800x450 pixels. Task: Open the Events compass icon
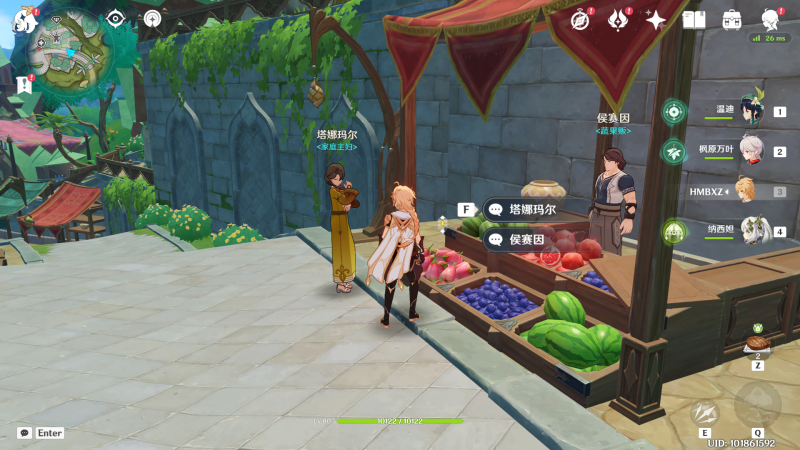(x=580, y=19)
